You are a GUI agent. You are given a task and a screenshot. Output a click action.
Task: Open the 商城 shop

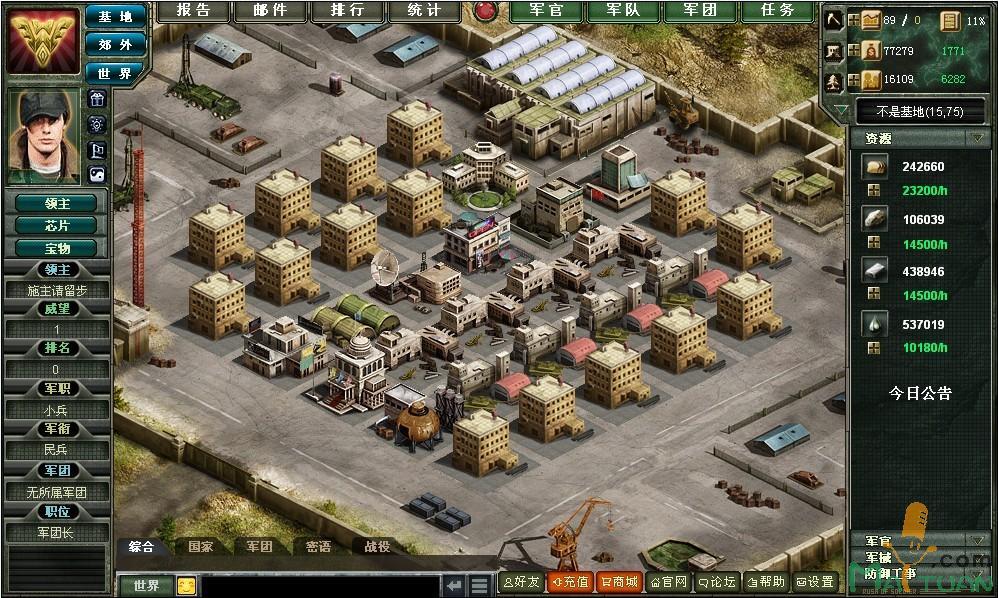point(618,582)
